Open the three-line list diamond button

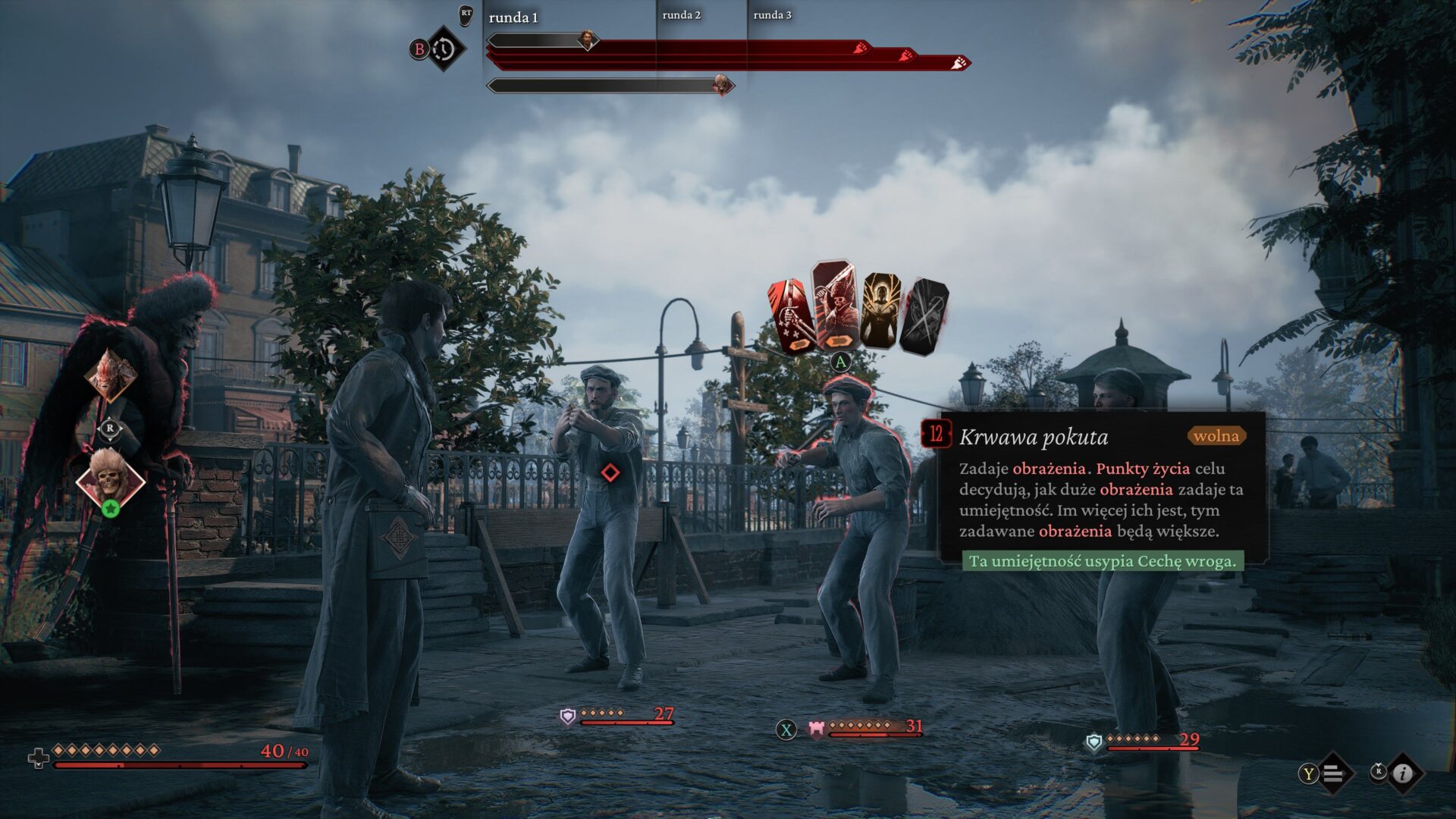click(1334, 773)
